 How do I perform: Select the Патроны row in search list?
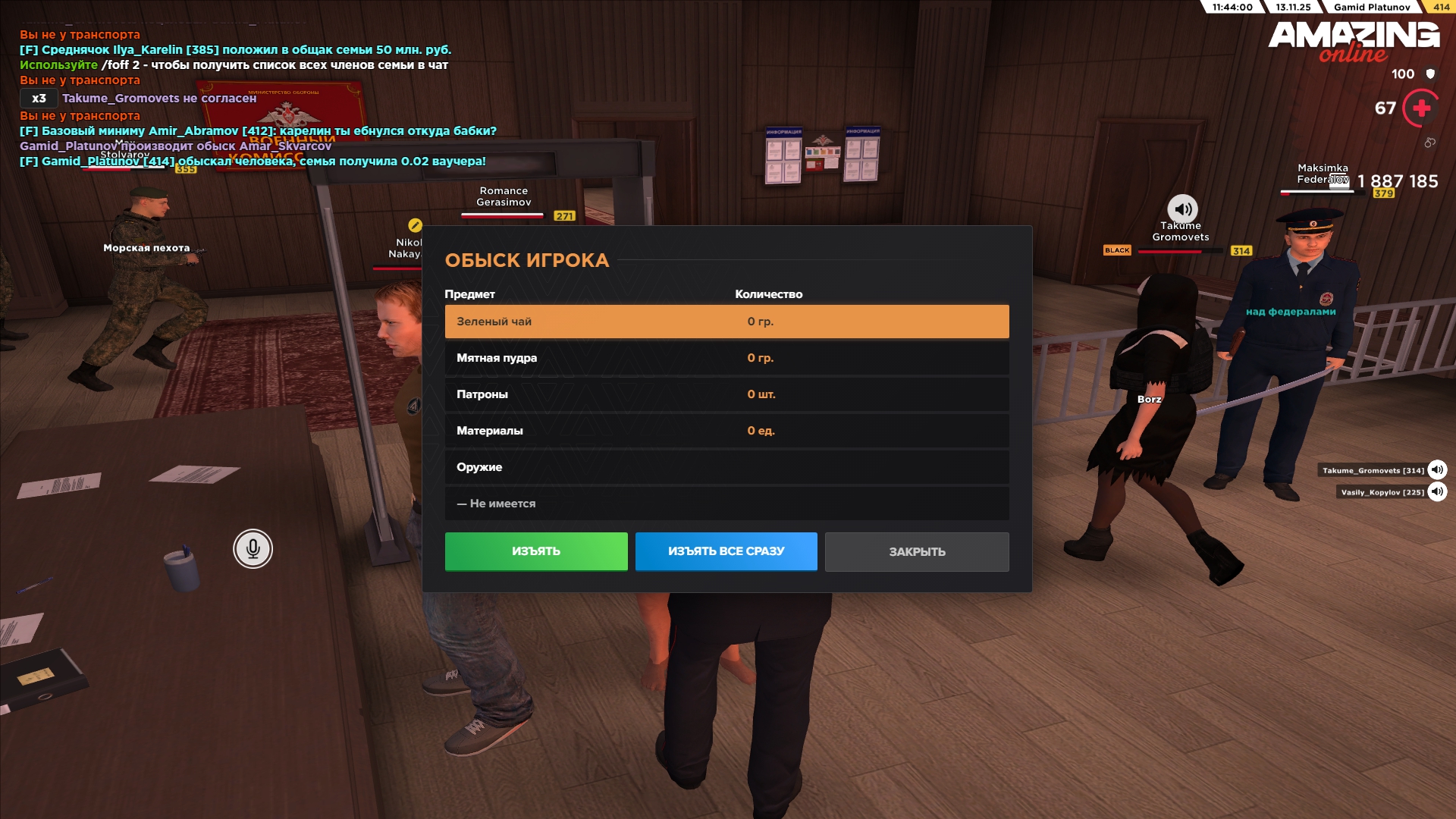(x=726, y=394)
